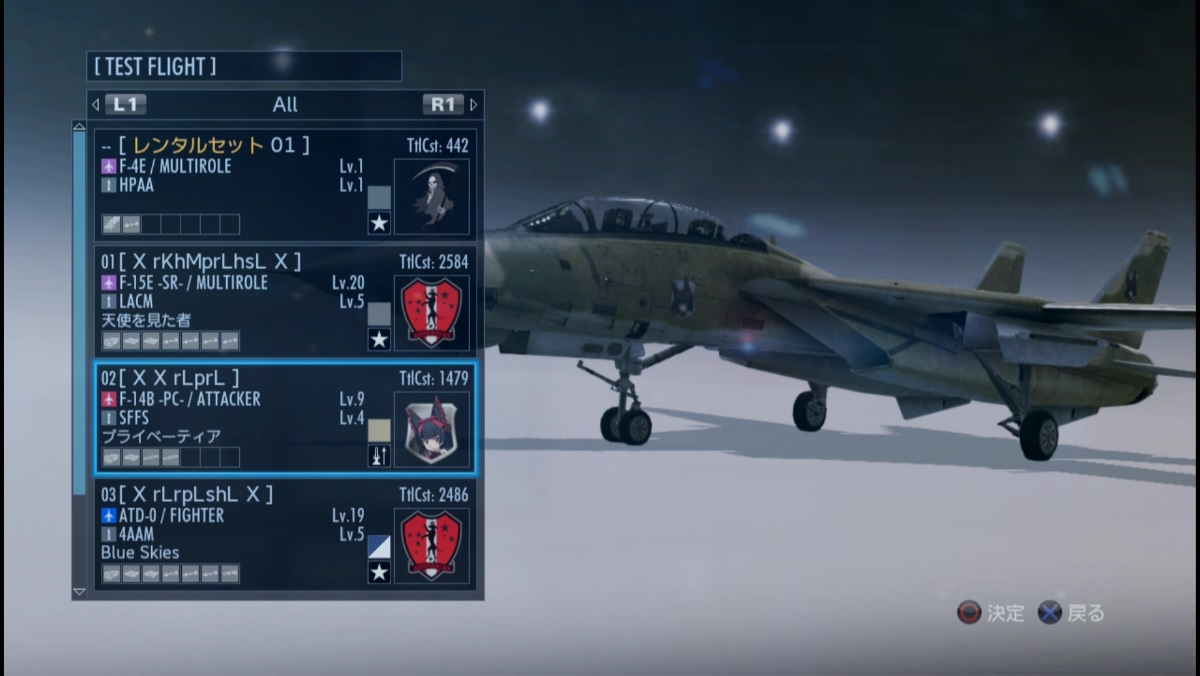Screen dimensions: 1200x676
Task: Switch category right with the arrow beside R1
Action: click(x=474, y=104)
